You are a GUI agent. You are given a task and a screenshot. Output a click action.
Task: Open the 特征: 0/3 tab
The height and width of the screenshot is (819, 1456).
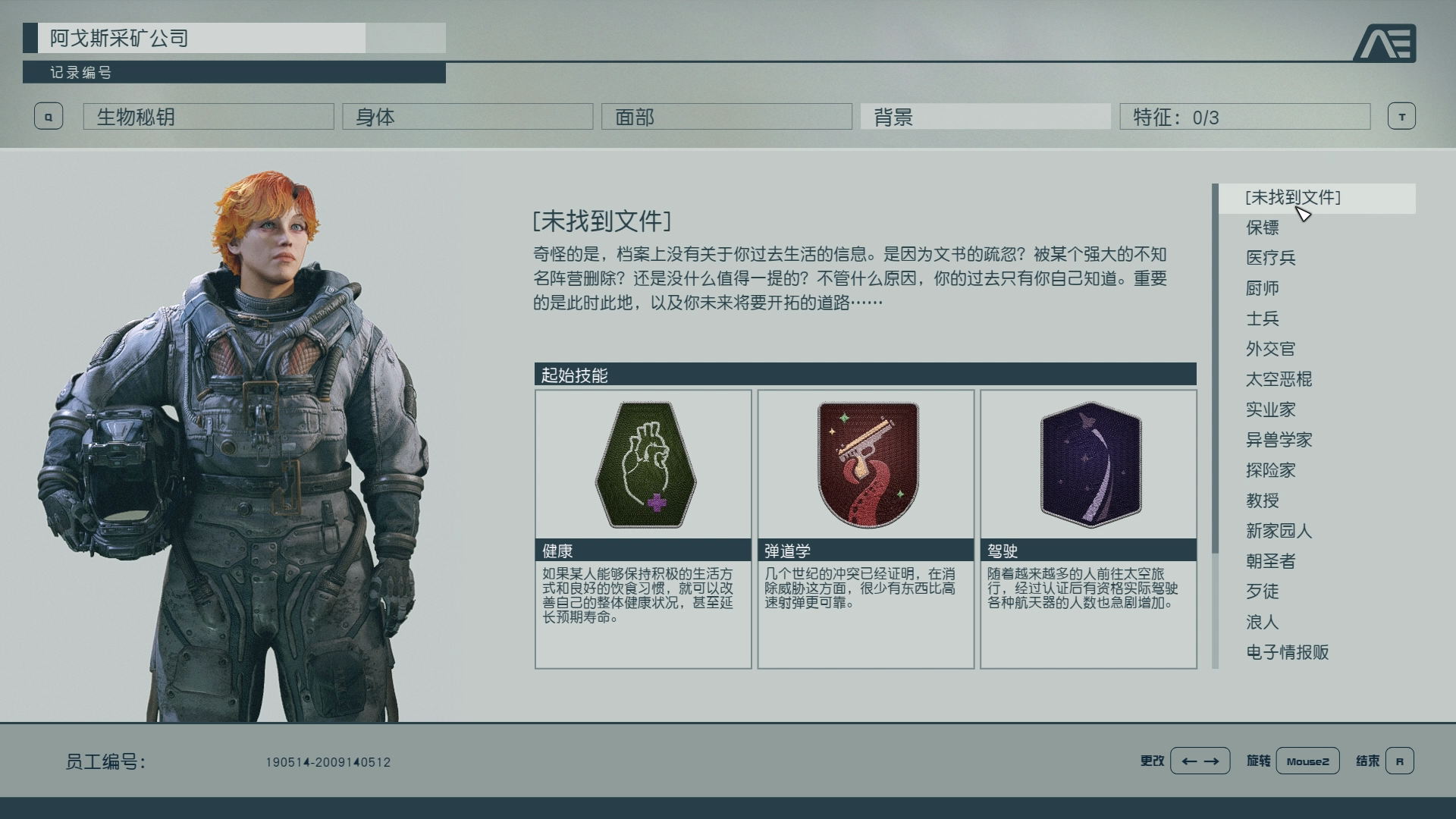pyautogui.click(x=1244, y=116)
